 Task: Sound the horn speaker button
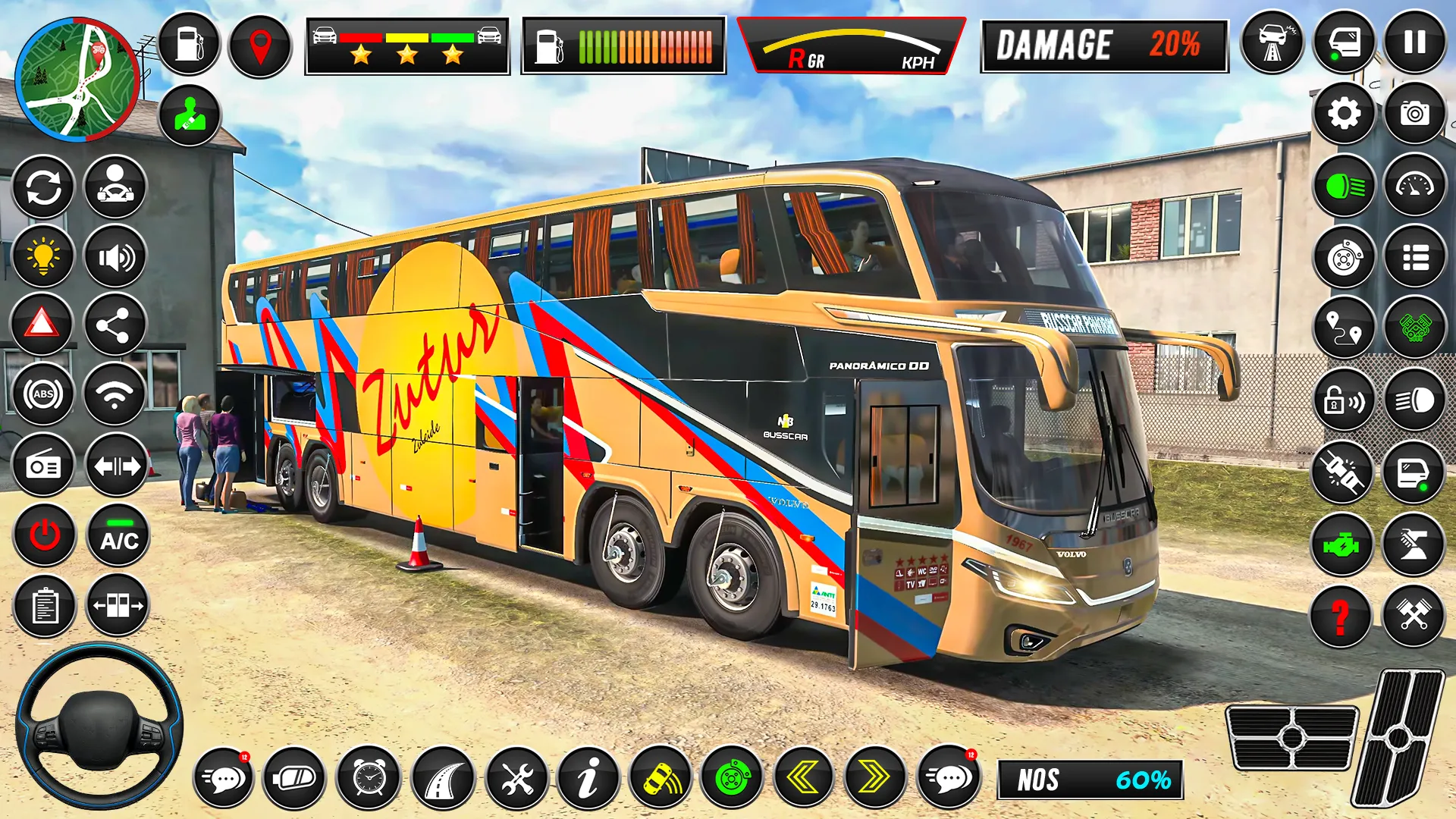click(115, 258)
